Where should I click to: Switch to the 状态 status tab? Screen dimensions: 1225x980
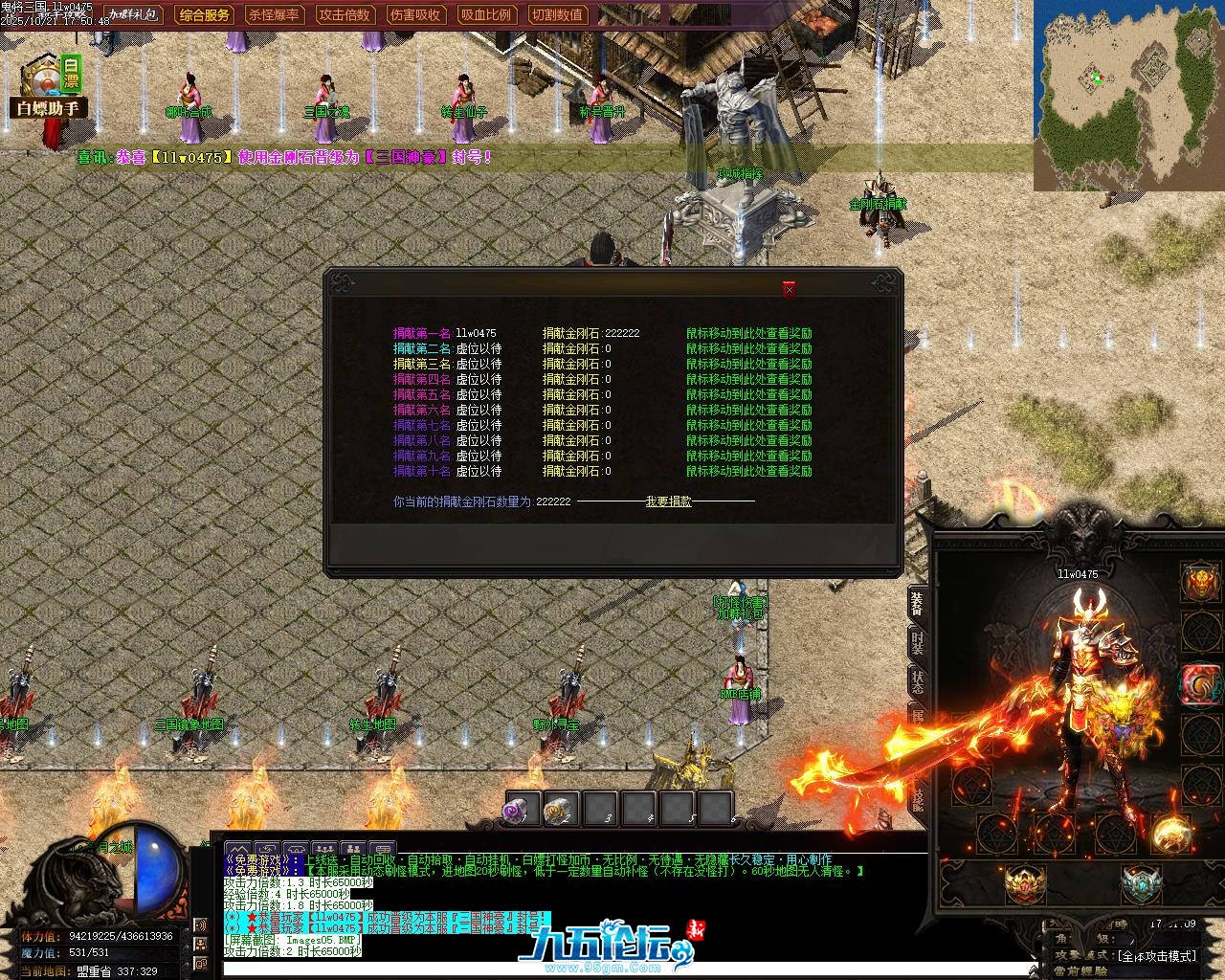917,682
